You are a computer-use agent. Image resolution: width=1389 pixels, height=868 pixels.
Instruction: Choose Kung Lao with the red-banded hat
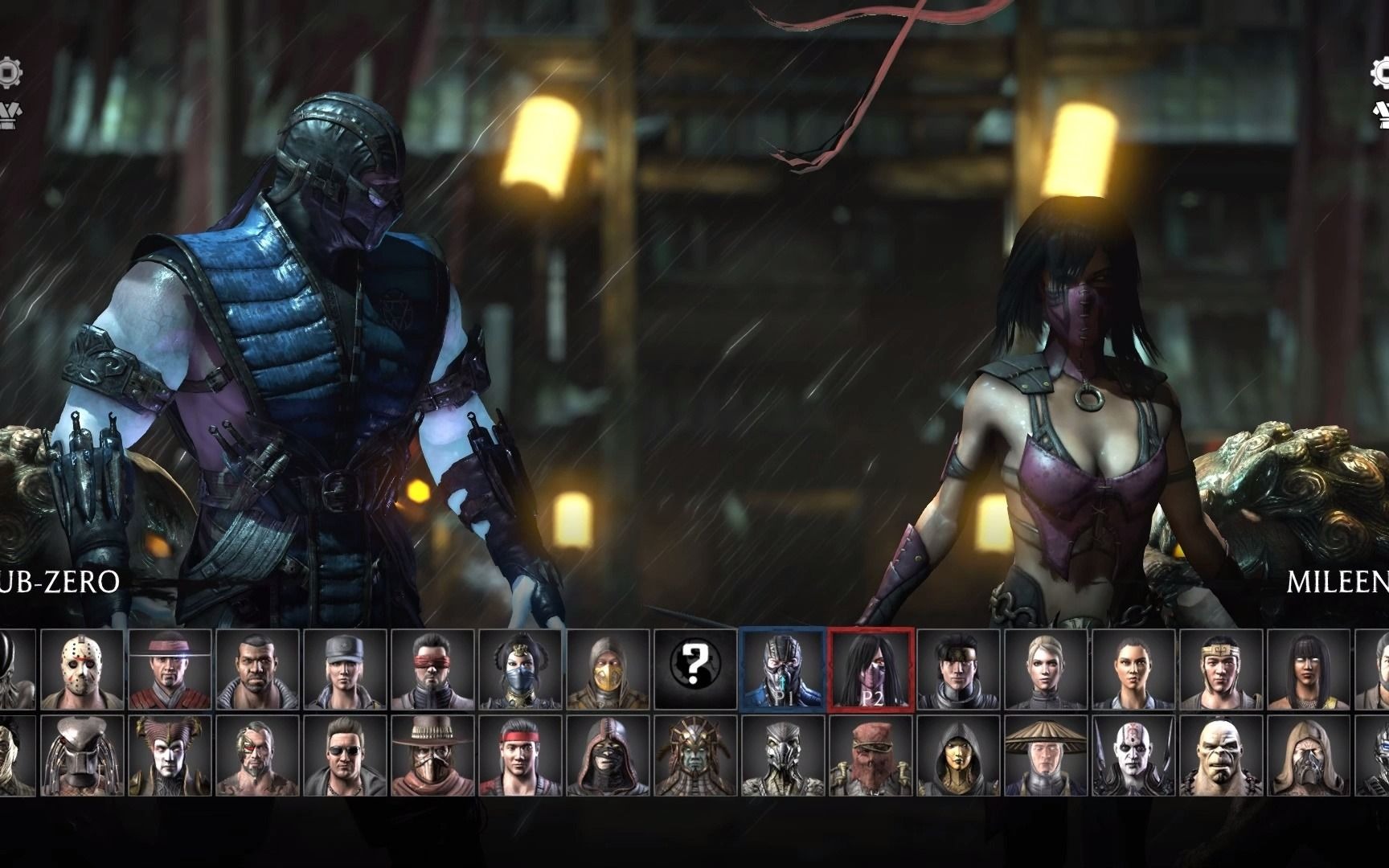click(170, 669)
